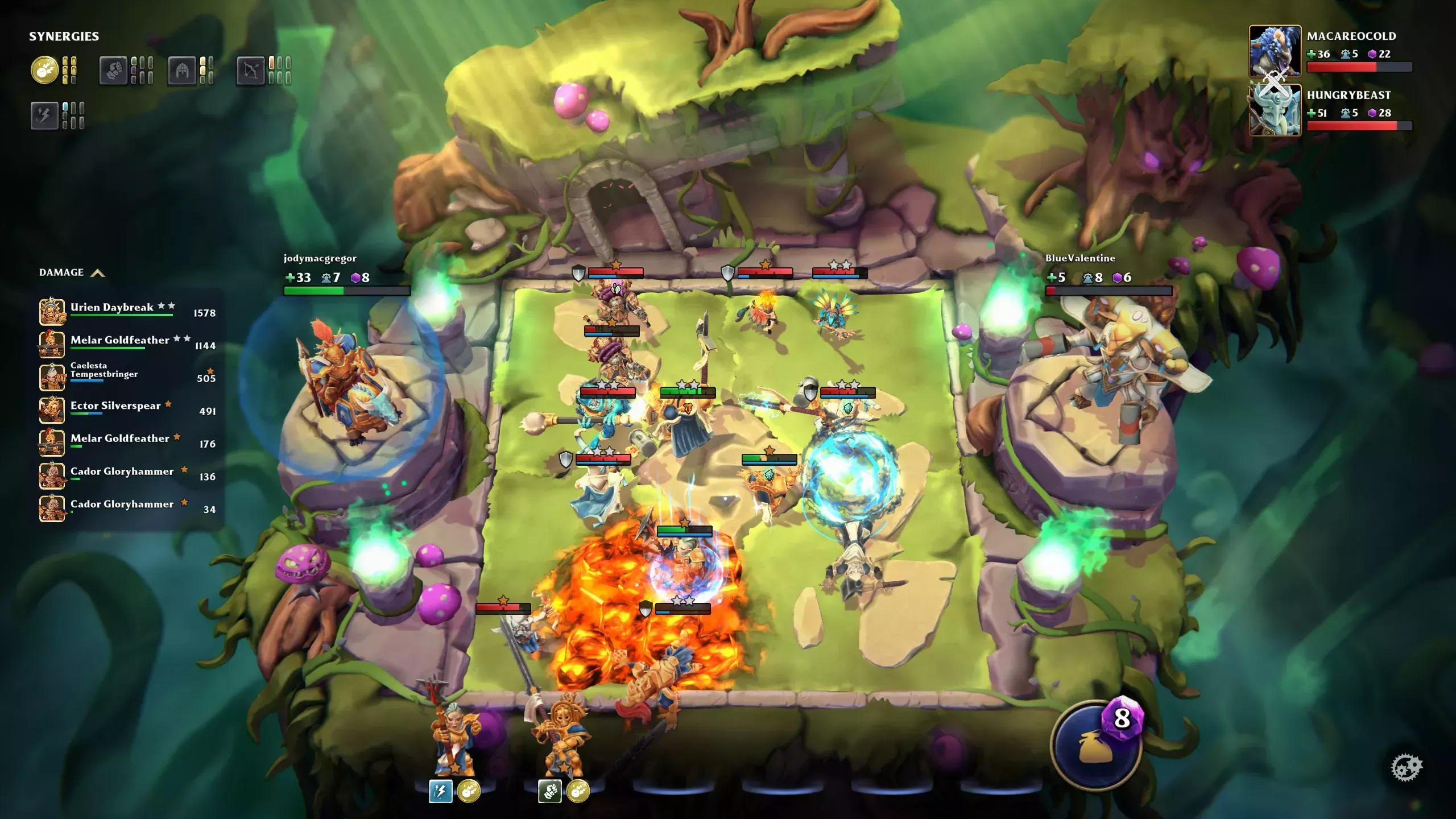Image resolution: width=1456 pixels, height=819 pixels.
Task: View MACAREOCOLD's player portrait
Action: [1275, 51]
